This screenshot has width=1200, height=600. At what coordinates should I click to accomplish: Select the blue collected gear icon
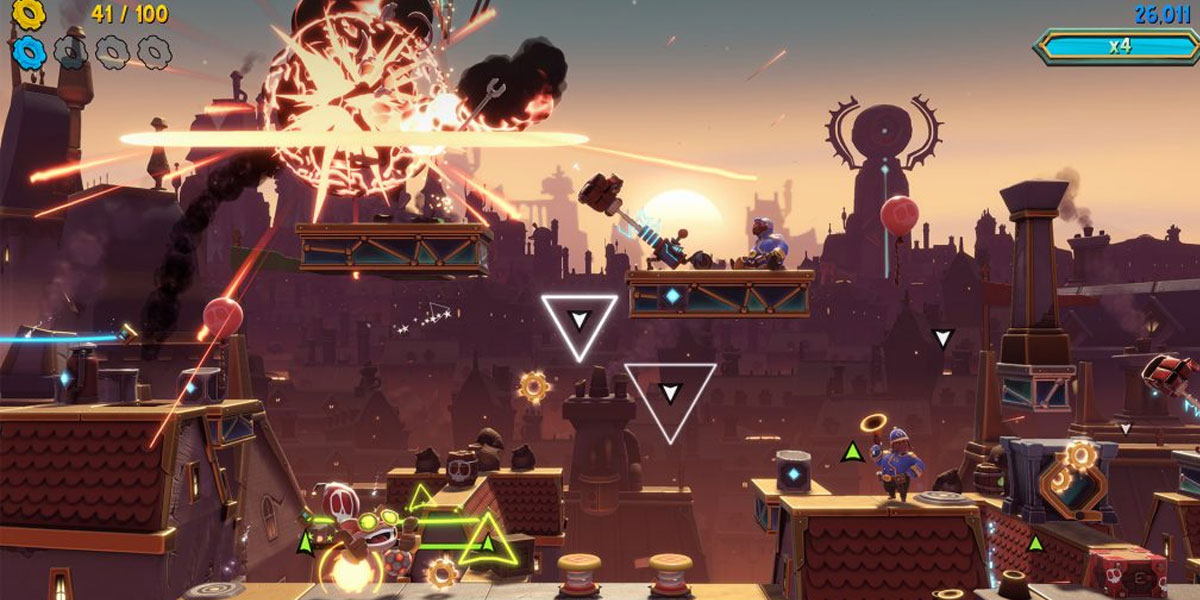click(x=29, y=51)
